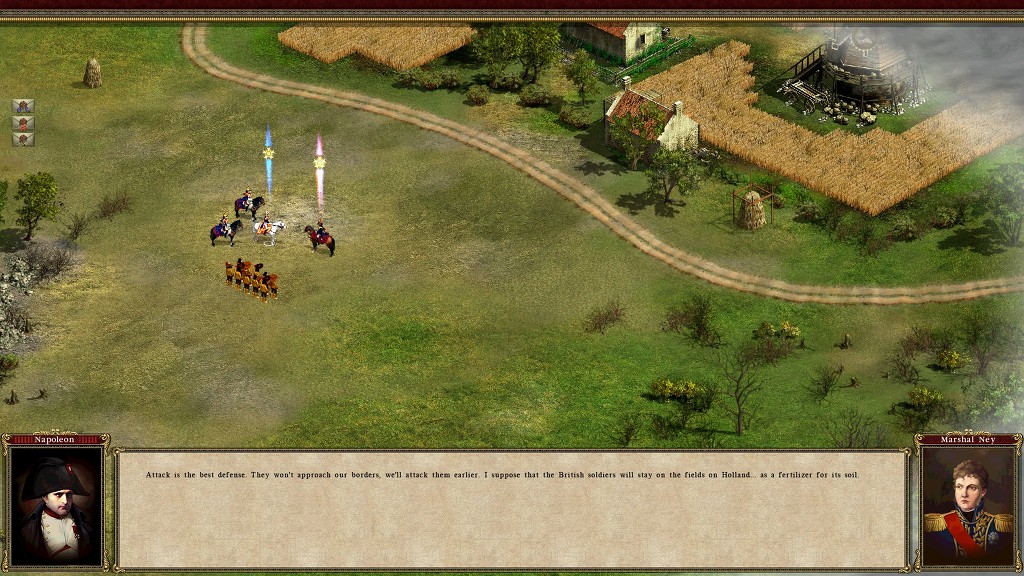The width and height of the screenshot is (1024, 576).
Task: Click Napoleon's portrait
Action: tap(56, 506)
